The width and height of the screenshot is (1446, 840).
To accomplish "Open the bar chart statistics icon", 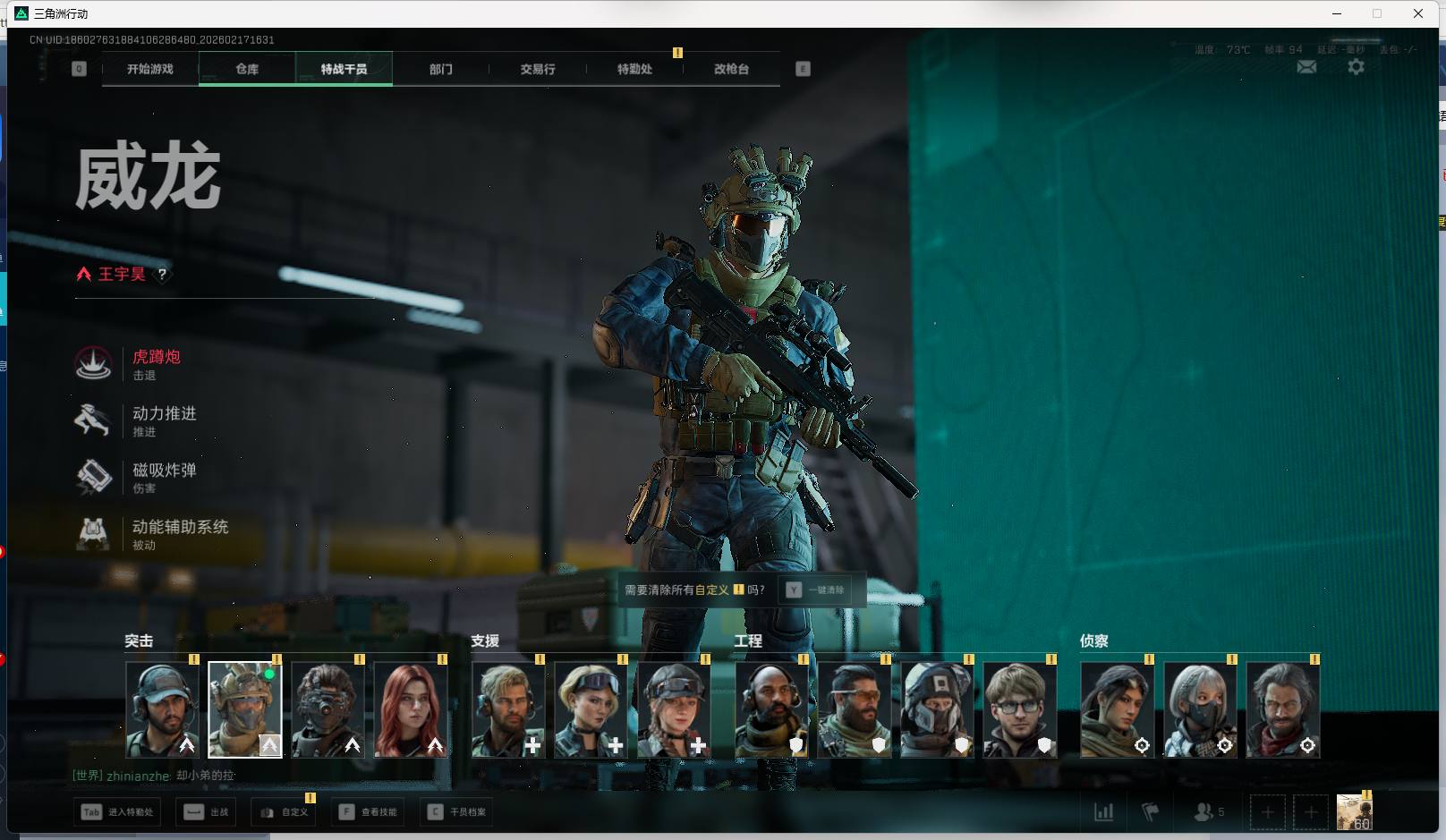I will pyautogui.click(x=1104, y=812).
